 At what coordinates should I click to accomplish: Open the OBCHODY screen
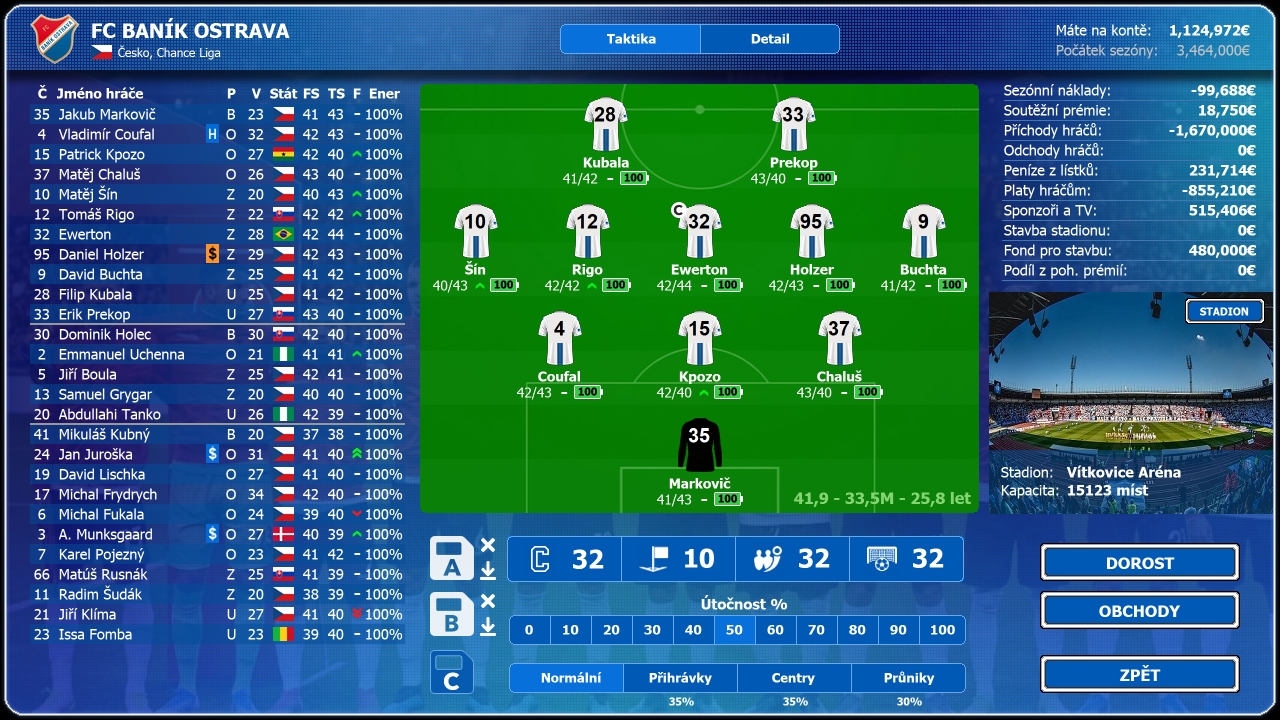(1139, 610)
